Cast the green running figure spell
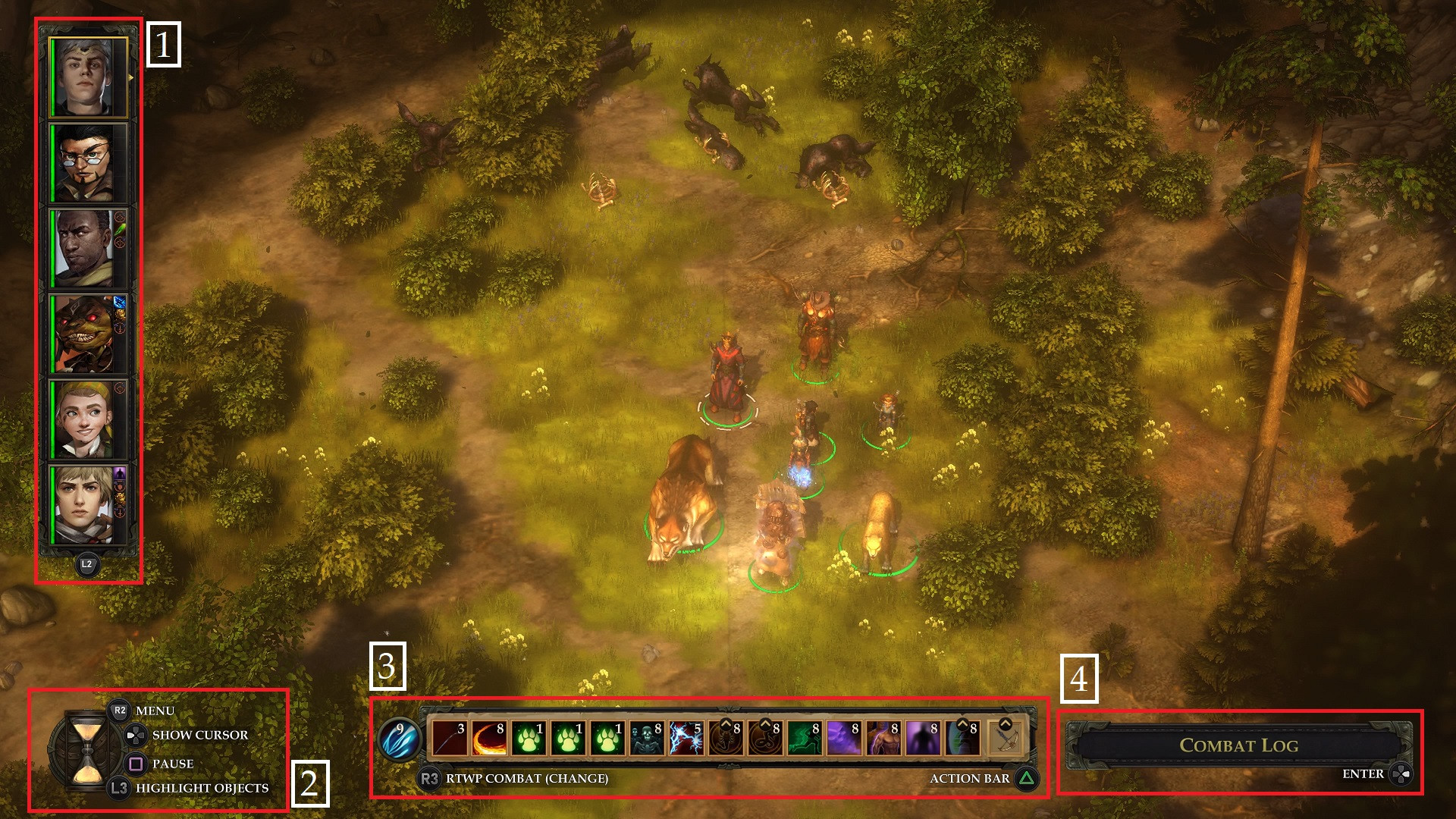 [x=805, y=739]
